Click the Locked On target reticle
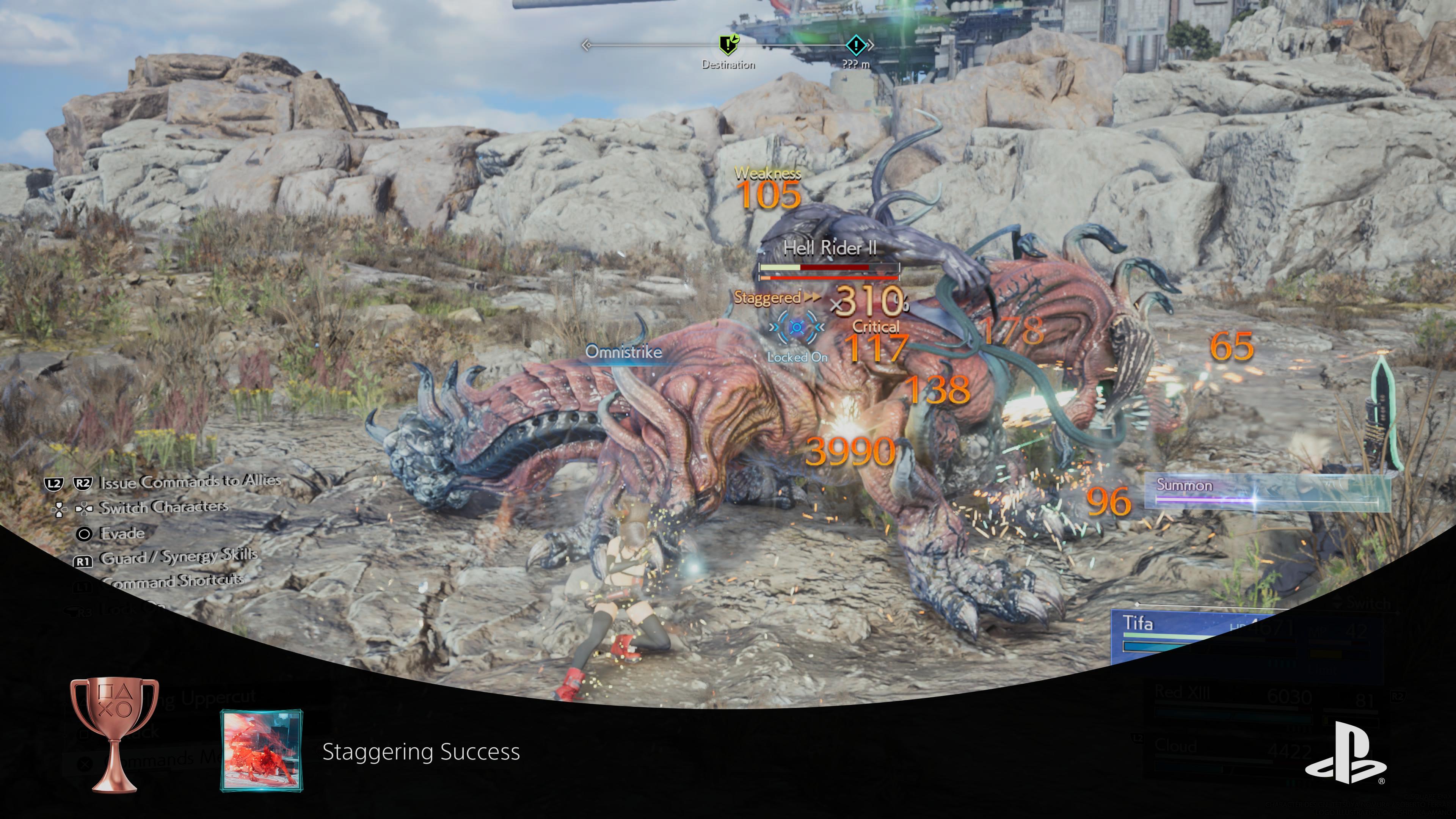Viewport: 1456px width, 819px height. click(797, 327)
